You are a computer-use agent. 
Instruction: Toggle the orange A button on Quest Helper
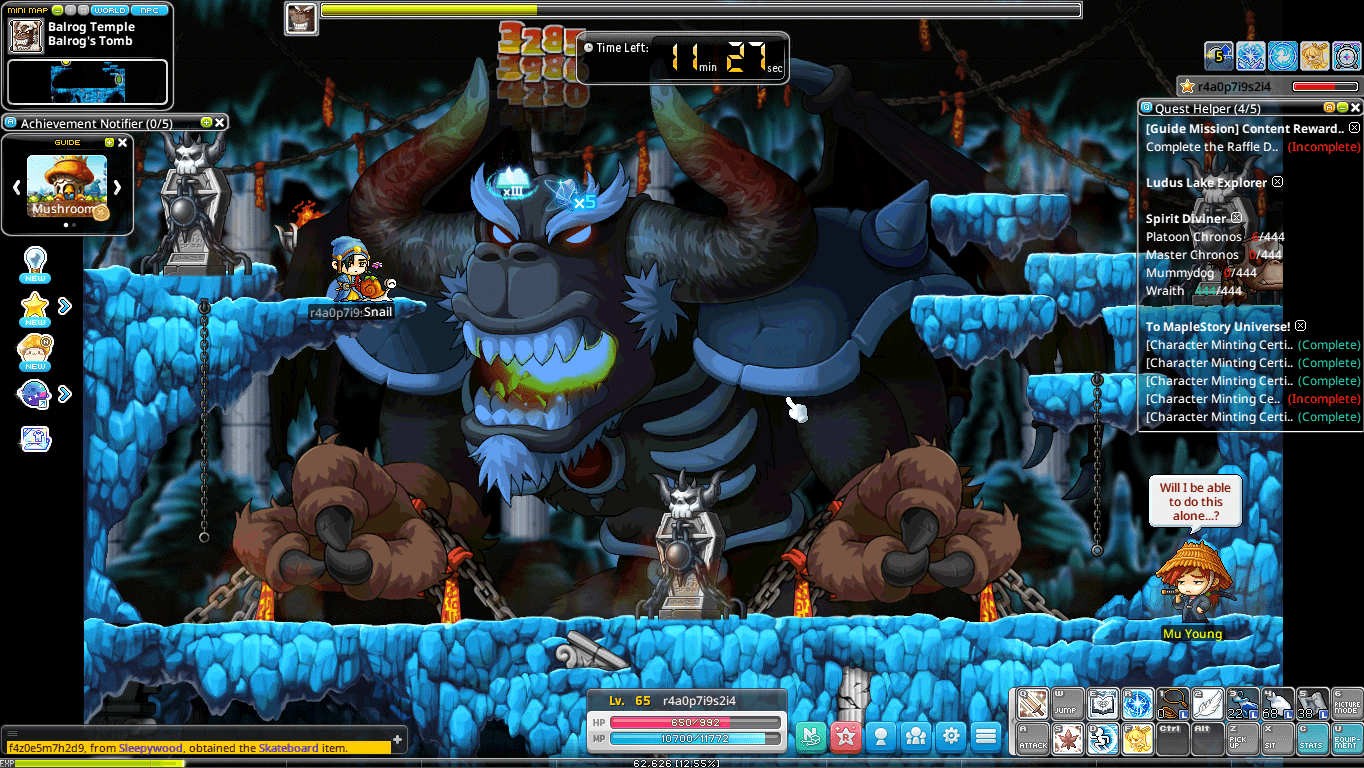pyautogui.click(x=1330, y=107)
